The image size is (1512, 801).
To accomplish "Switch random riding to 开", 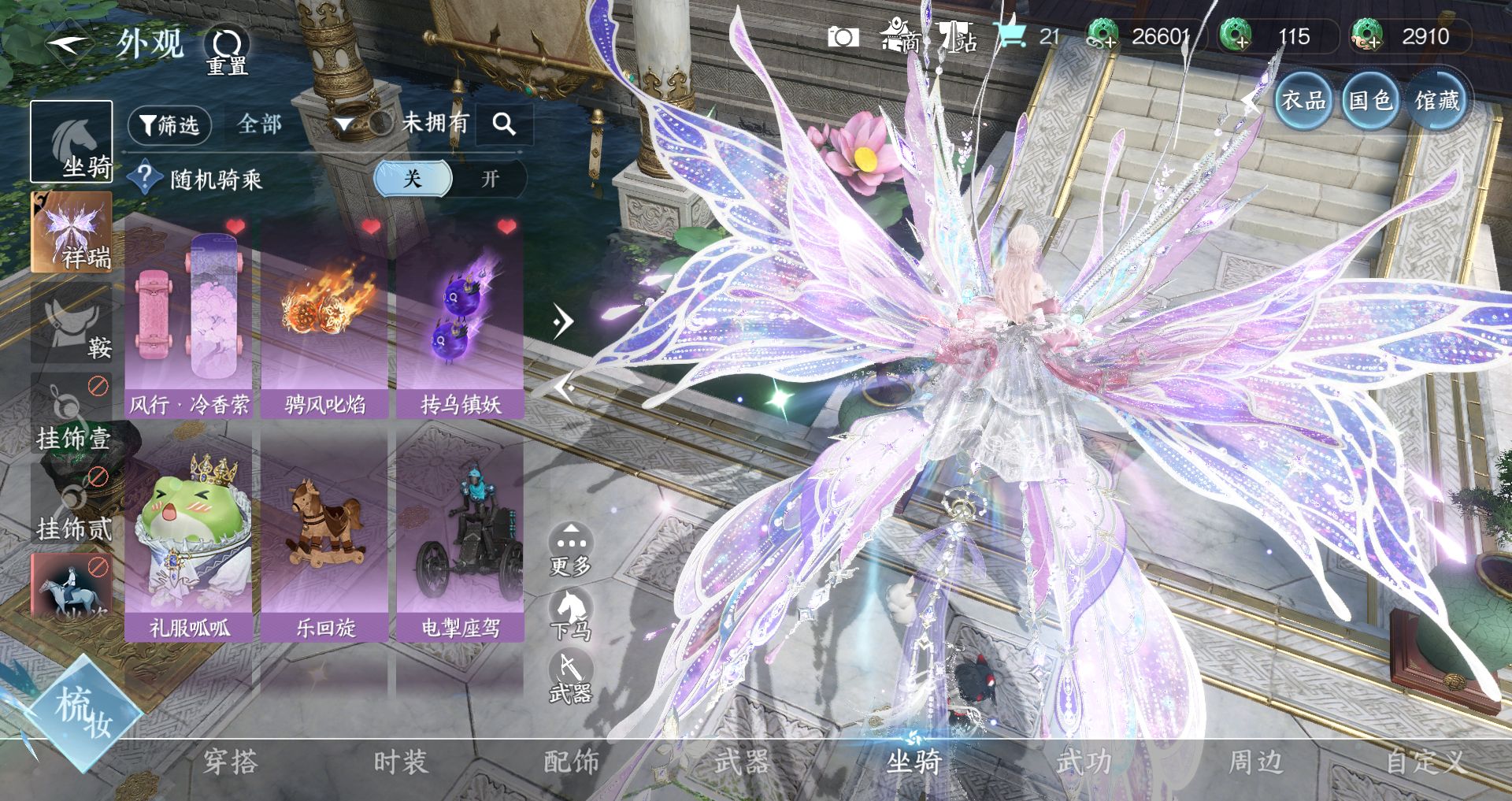I will pos(490,179).
